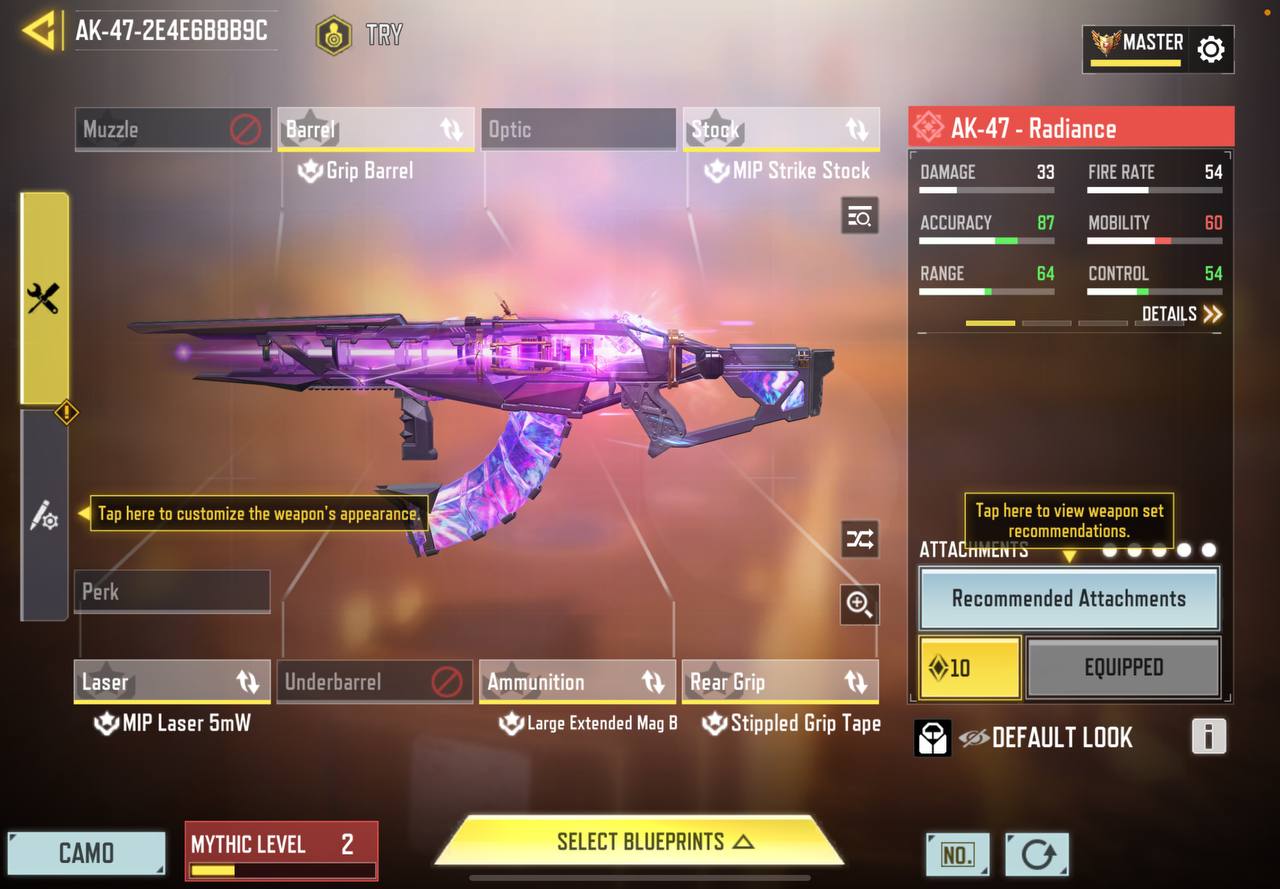
Task: Expand the SELECT BLUEPRINTS panel
Action: pyautogui.click(x=640, y=842)
